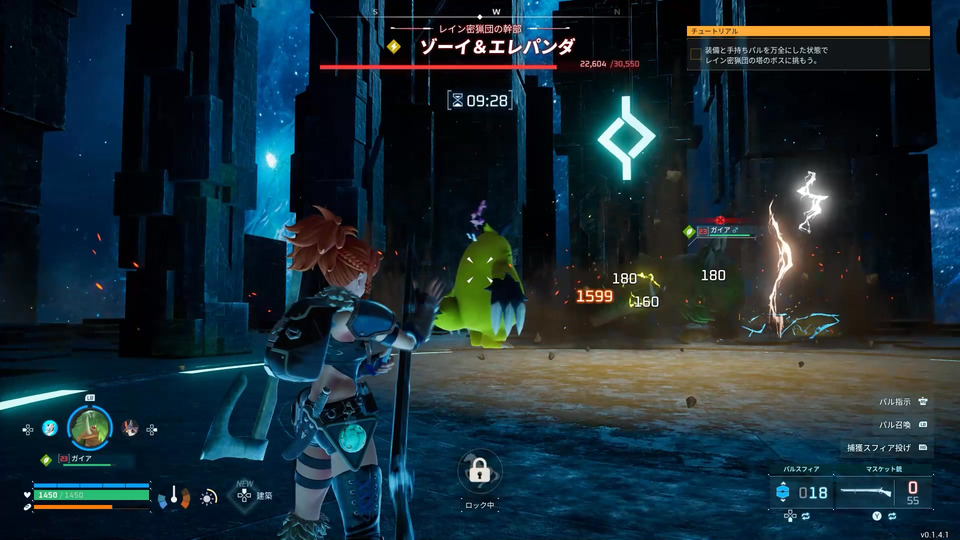
Task: Click the thermometer temperature gauge
Action: pos(174,495)
